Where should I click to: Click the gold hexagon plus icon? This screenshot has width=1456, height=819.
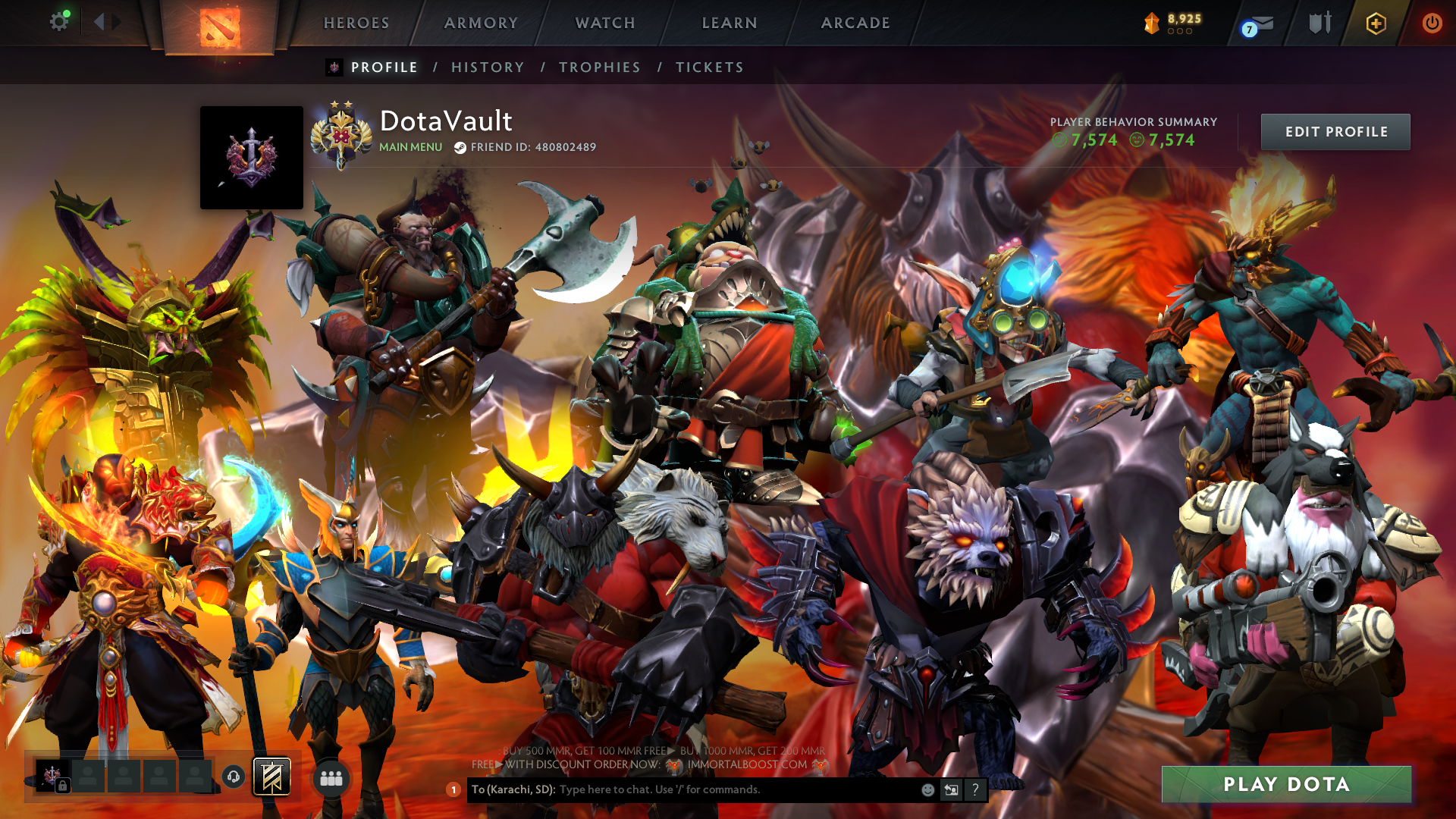click(x=1376, y=24)
